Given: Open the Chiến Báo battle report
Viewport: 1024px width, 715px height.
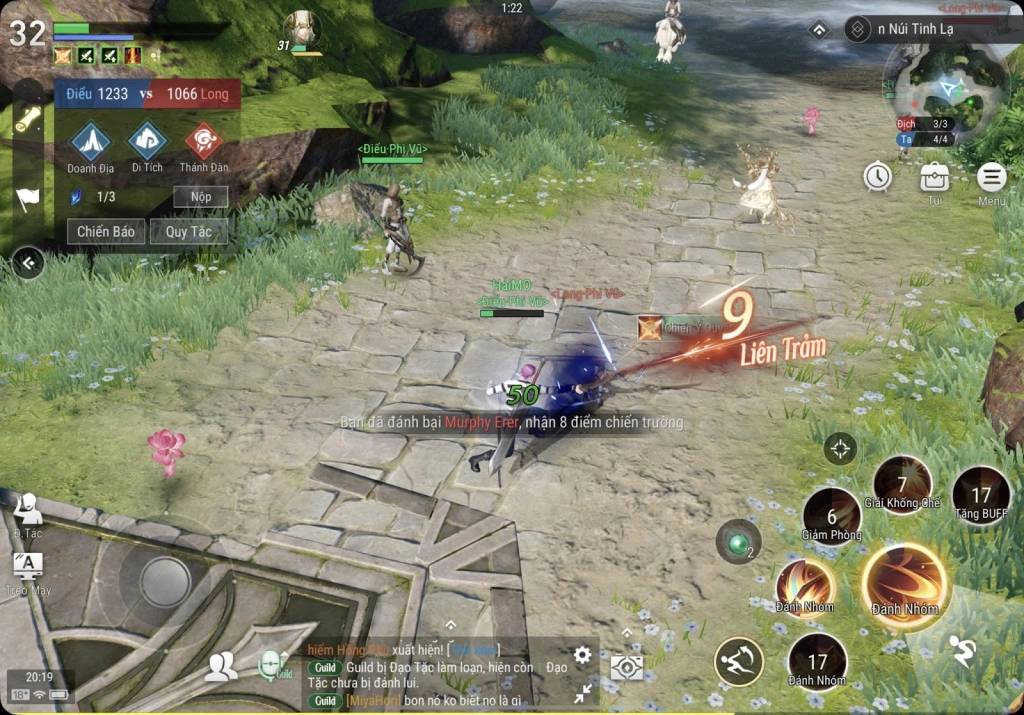Looking at the screenshot, I should pyautogui.click(x=106, y=232).
